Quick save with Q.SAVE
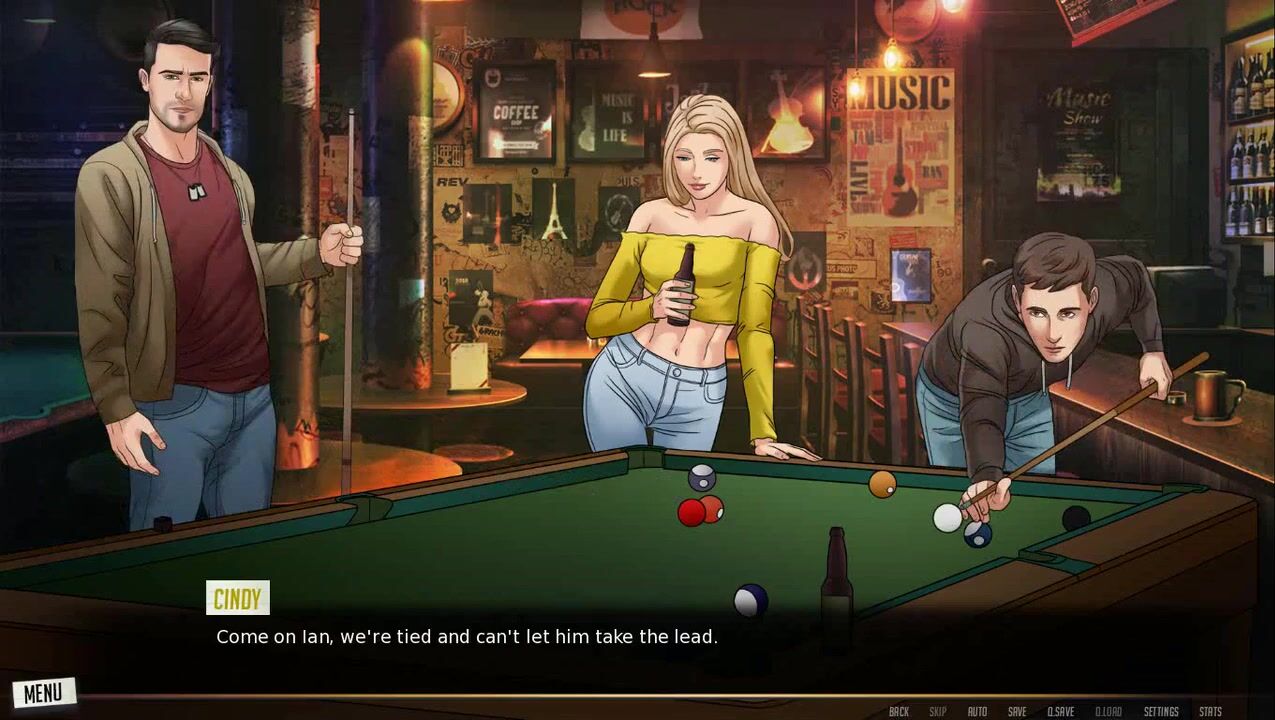Screen dimensions: 1275x720 (1060, 712)
